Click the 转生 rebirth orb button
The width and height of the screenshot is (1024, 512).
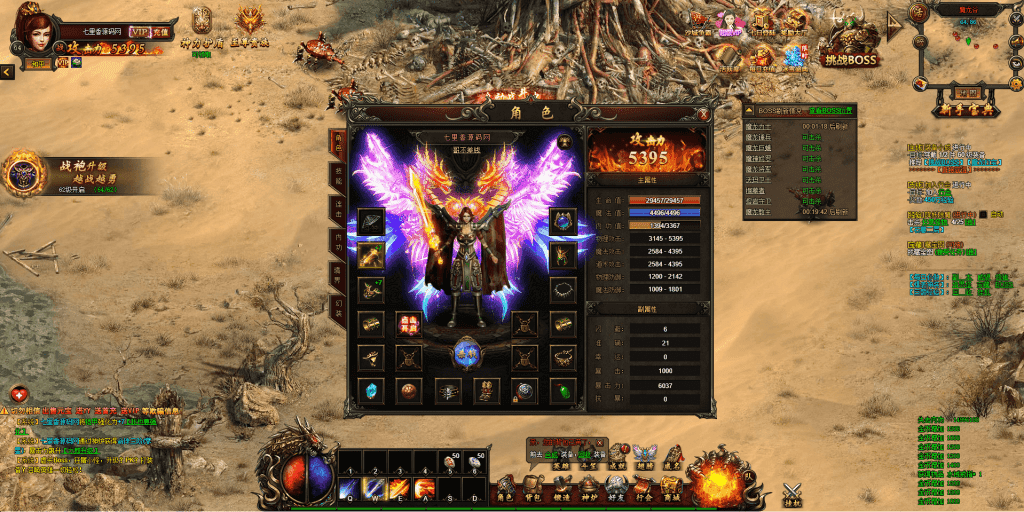(x=467, y=352)
